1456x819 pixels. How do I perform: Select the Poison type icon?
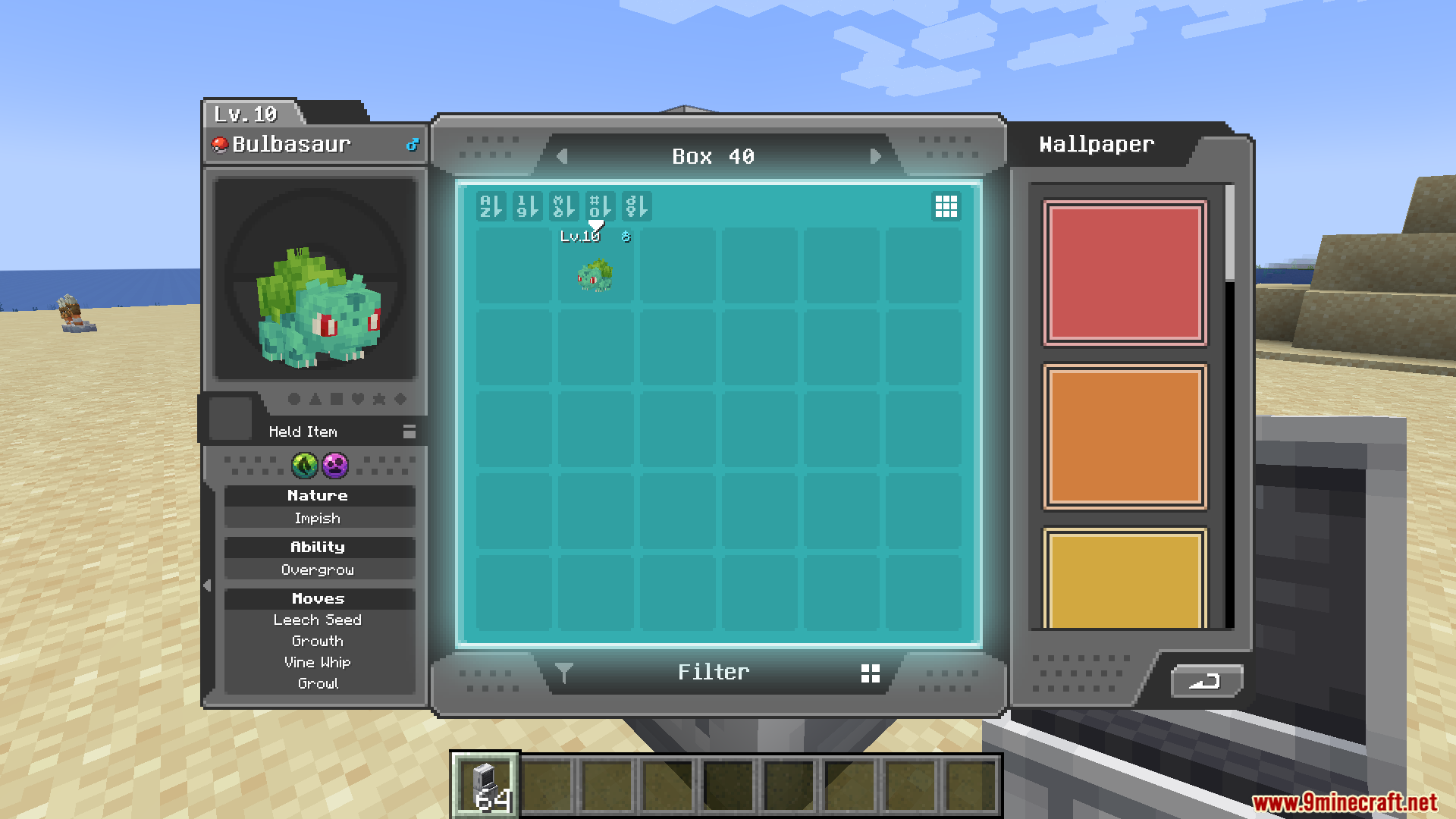(x=335, y=466)
